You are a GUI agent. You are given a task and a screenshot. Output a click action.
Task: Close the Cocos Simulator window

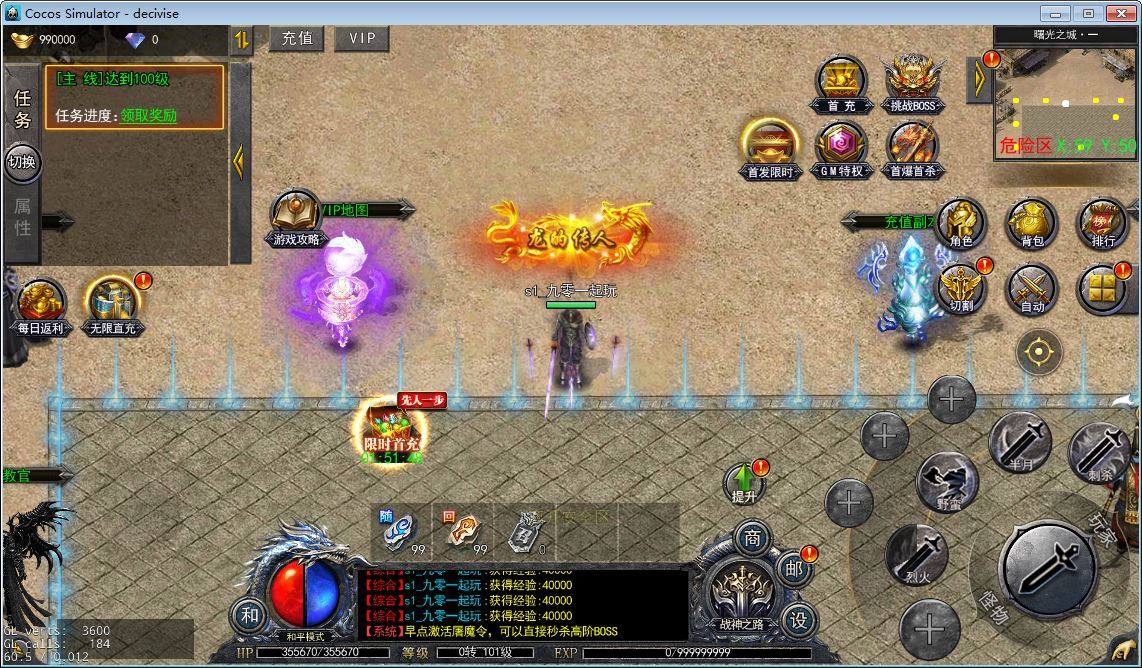click(1119, 13)
